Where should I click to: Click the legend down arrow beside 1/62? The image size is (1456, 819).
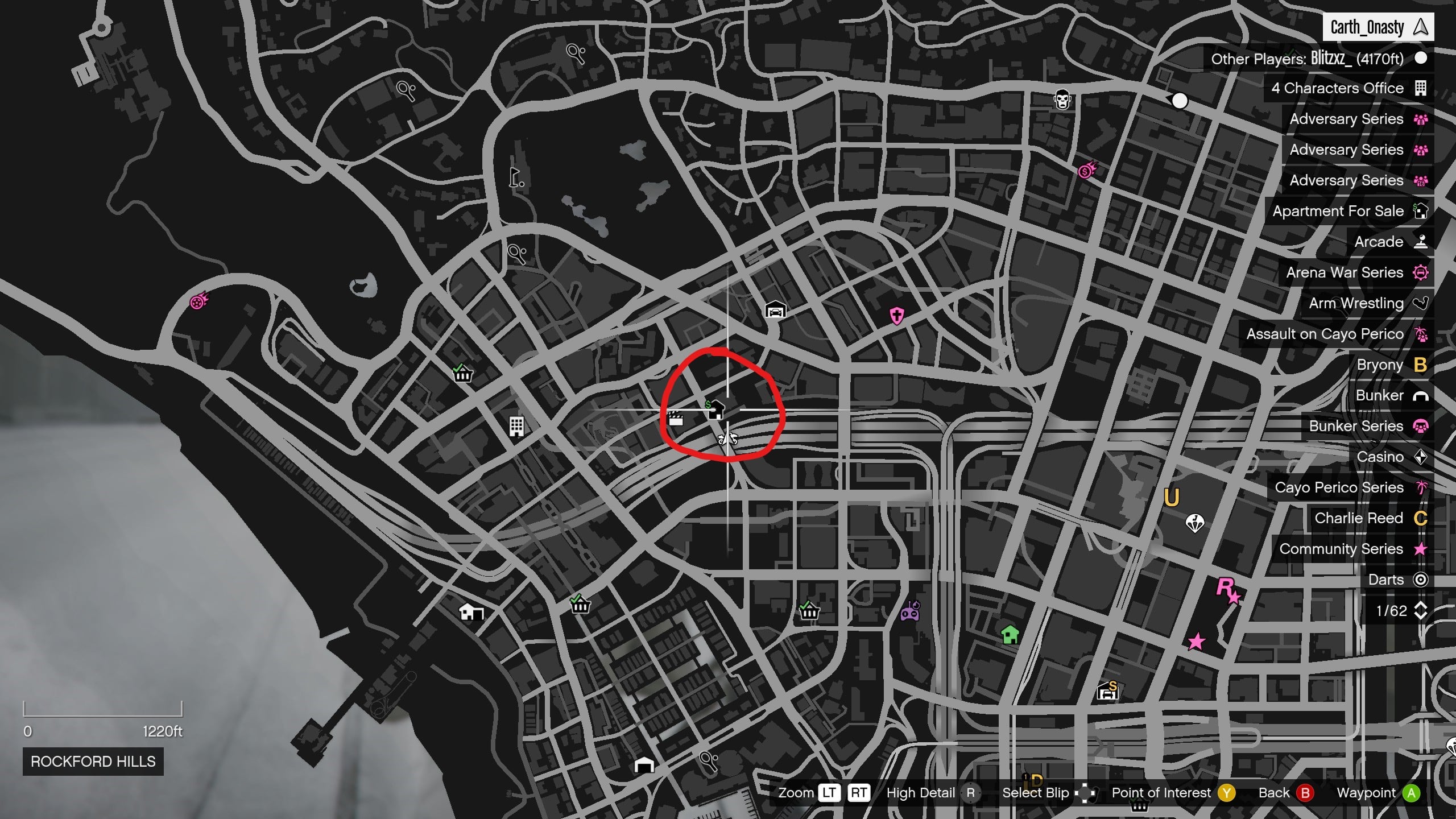(1422, 615)
